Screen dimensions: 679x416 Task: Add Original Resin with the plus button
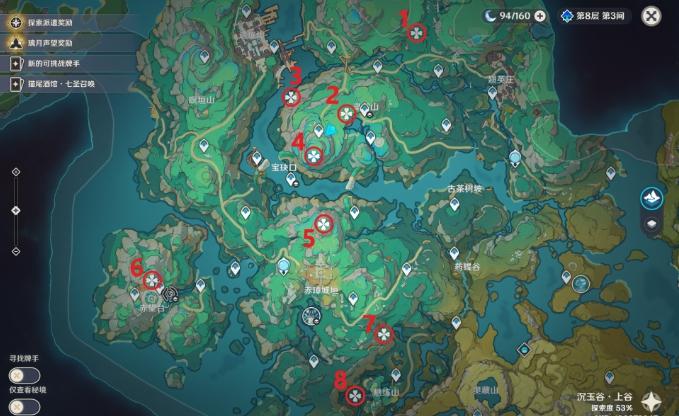[540, 16]
